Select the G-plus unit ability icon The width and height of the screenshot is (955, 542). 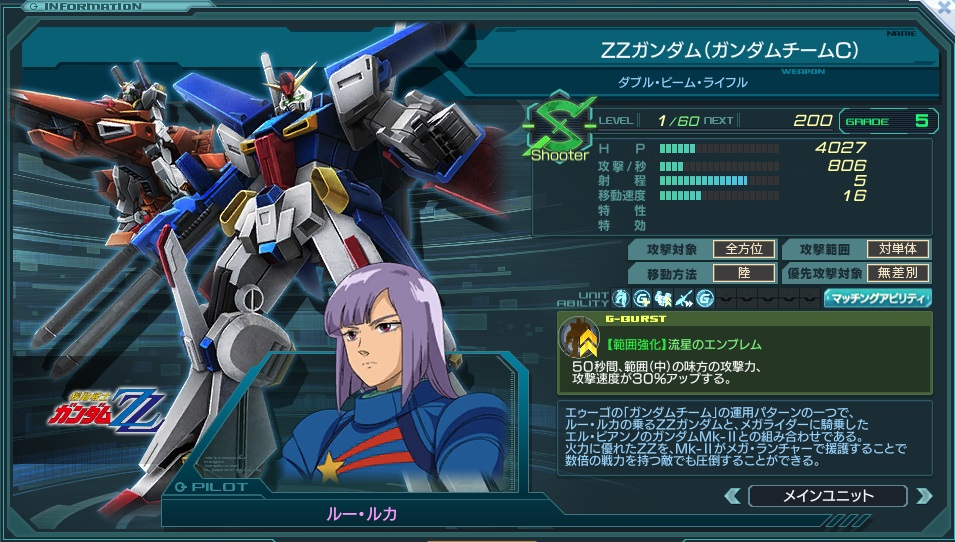(642, 298)
